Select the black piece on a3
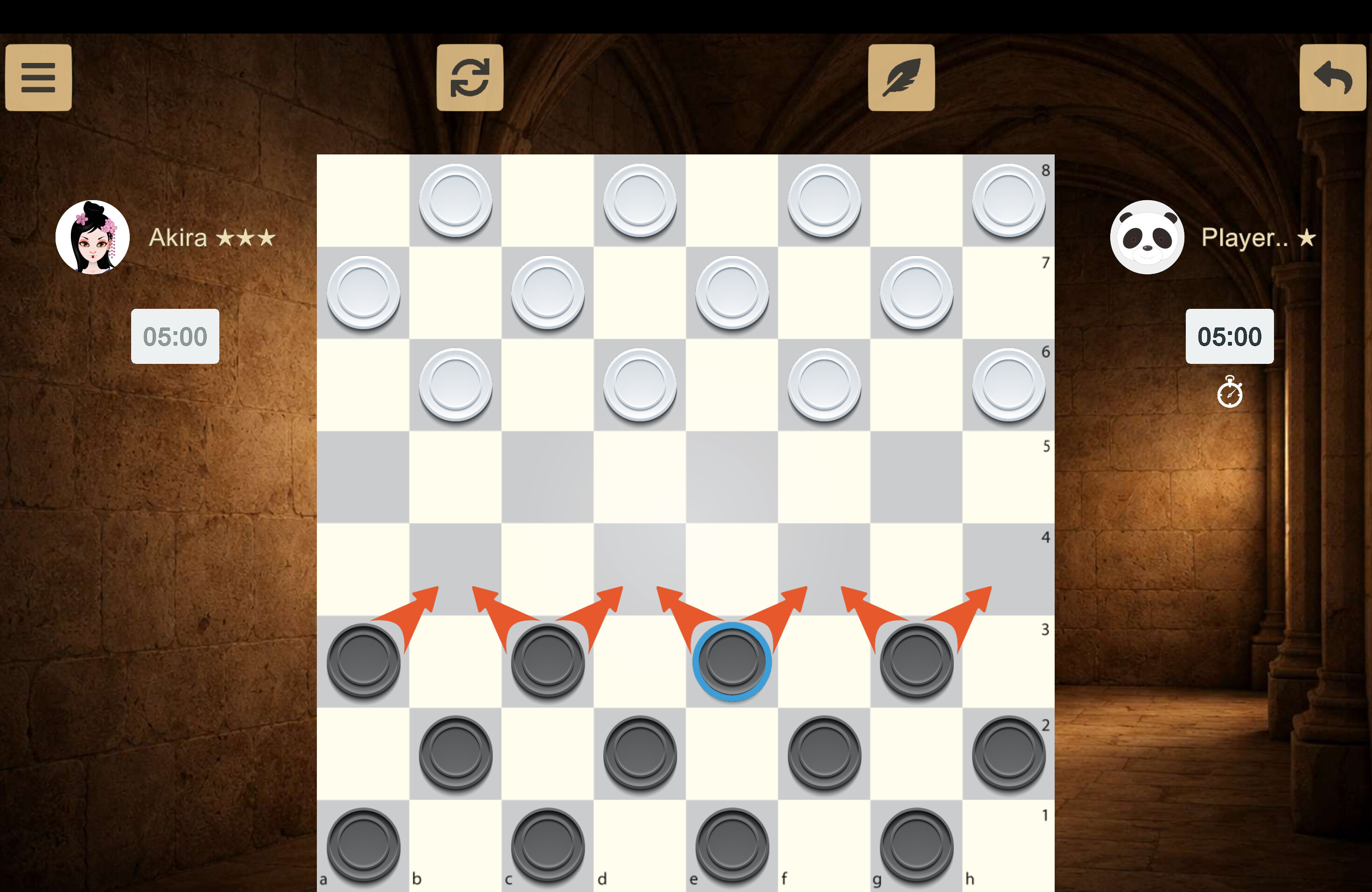 tap(363, 662)
